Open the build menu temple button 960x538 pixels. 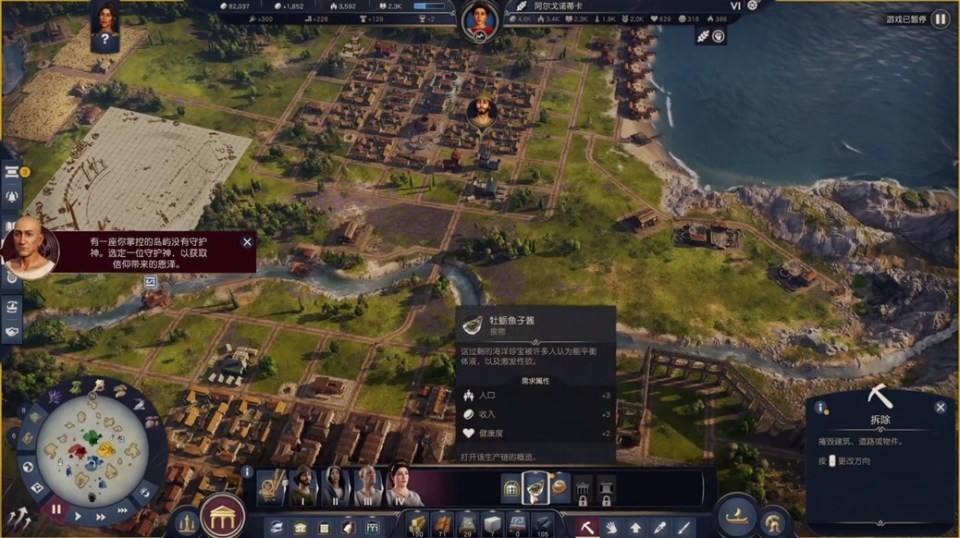click(x=223, y=516)
